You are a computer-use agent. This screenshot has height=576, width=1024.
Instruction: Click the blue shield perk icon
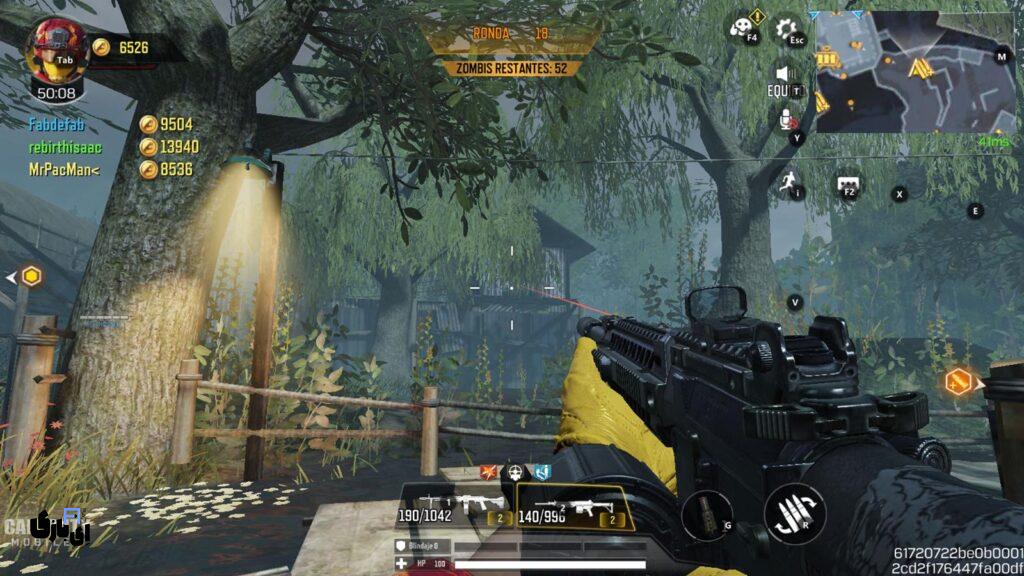click(541, 471)
